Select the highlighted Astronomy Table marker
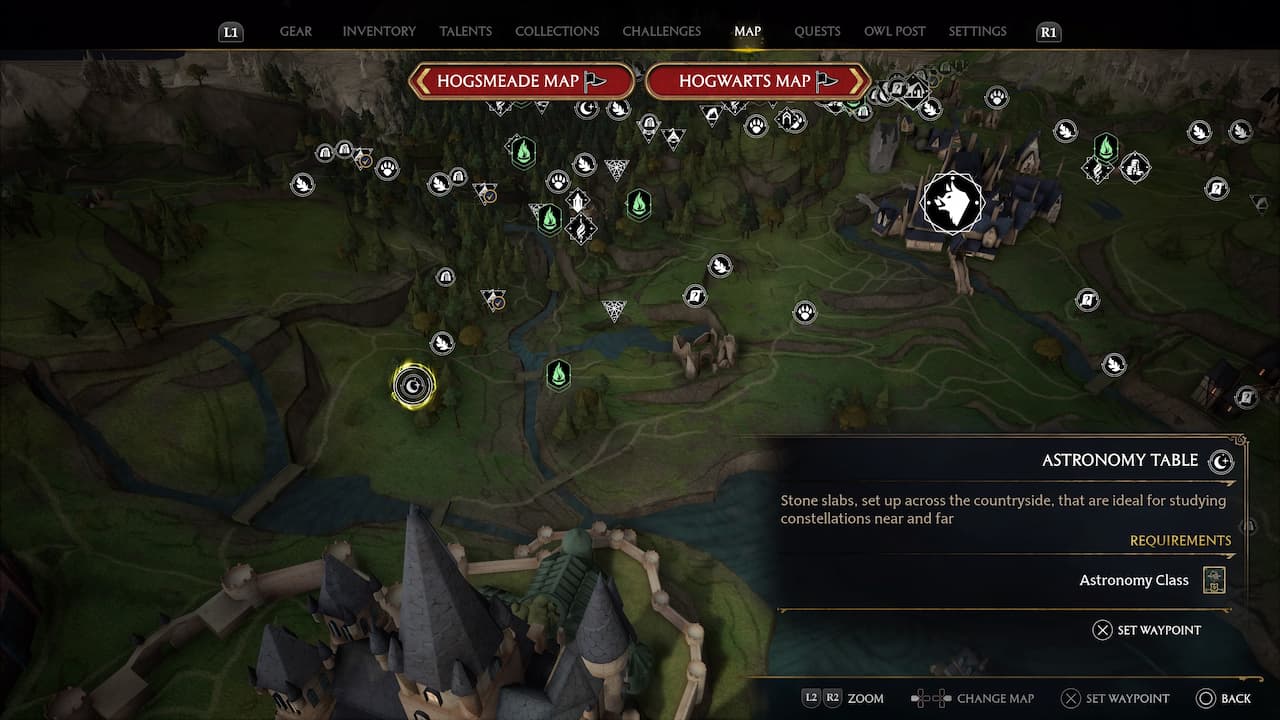 pos(413,385)
